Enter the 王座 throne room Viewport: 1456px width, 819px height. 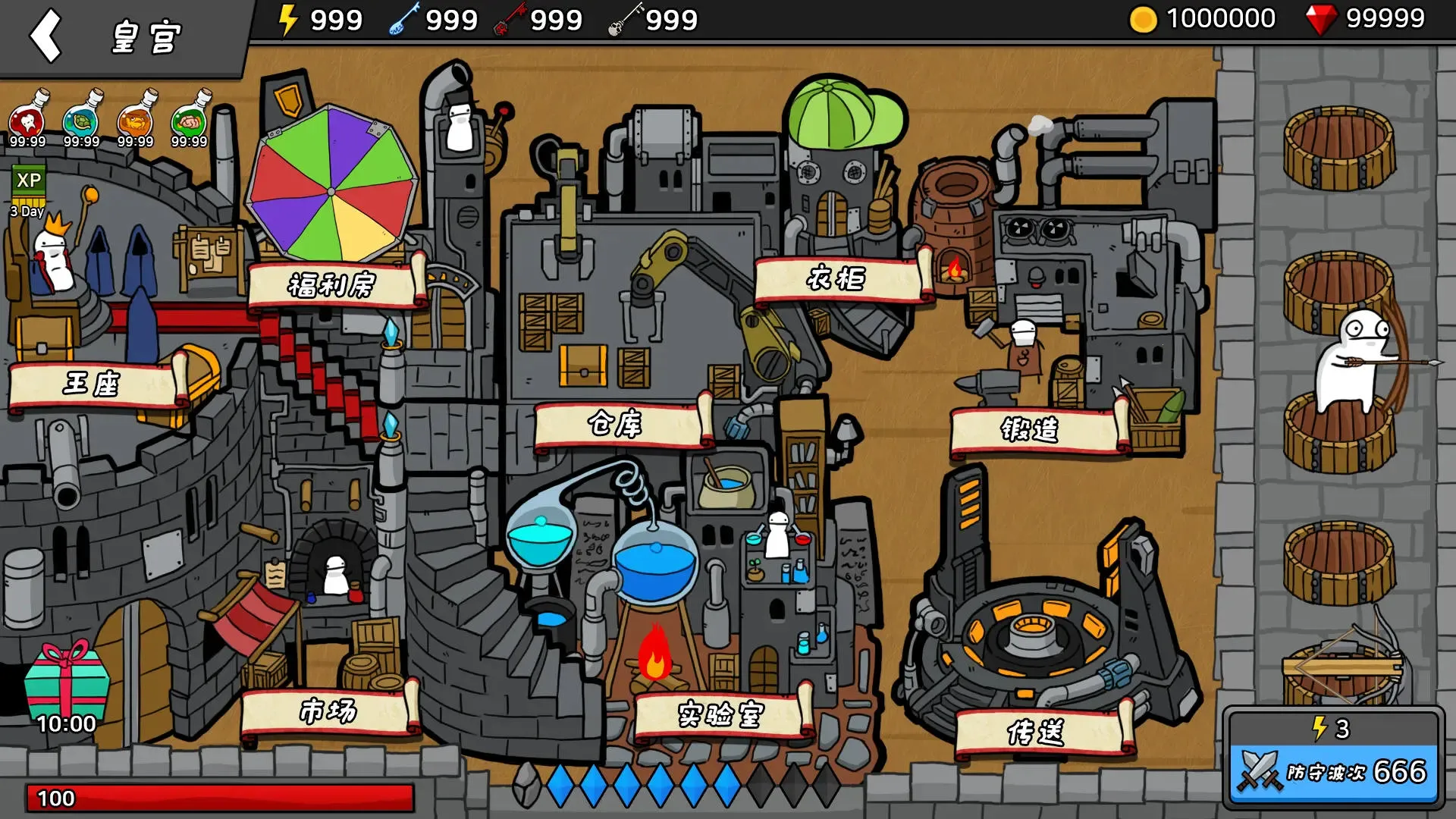click(x=93, y=384)
